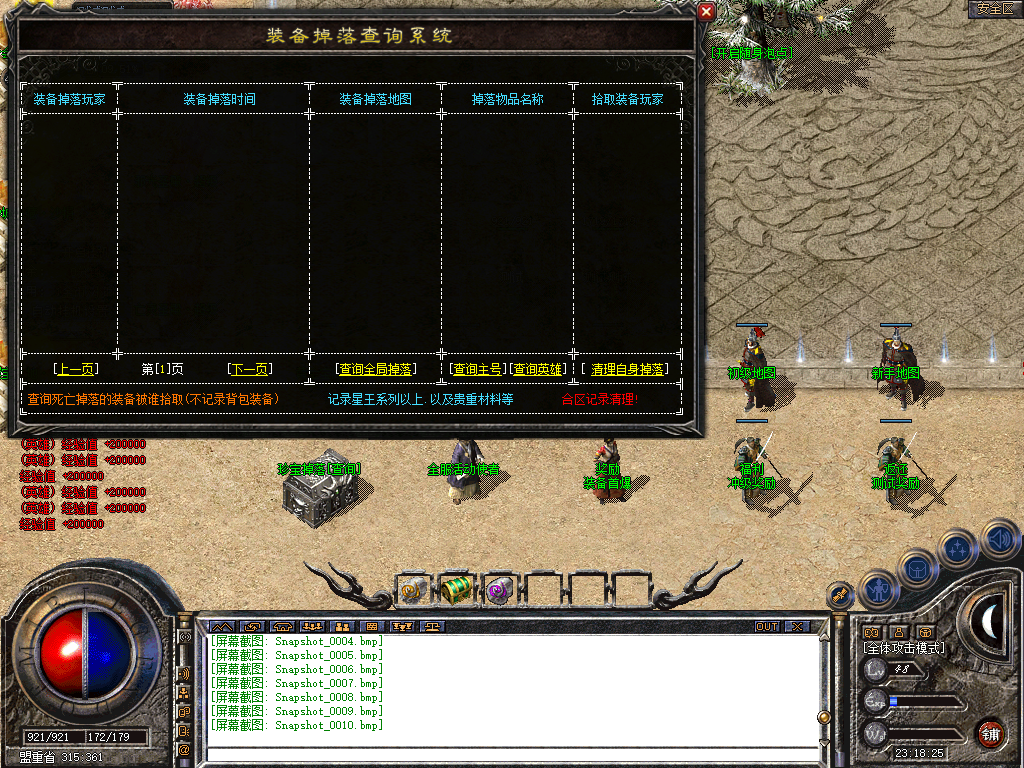This screenshot has width=1024, height=768.
Task: Toggle sound with the speaker button
Action: pyautogui.click(x=1000, y=540)
